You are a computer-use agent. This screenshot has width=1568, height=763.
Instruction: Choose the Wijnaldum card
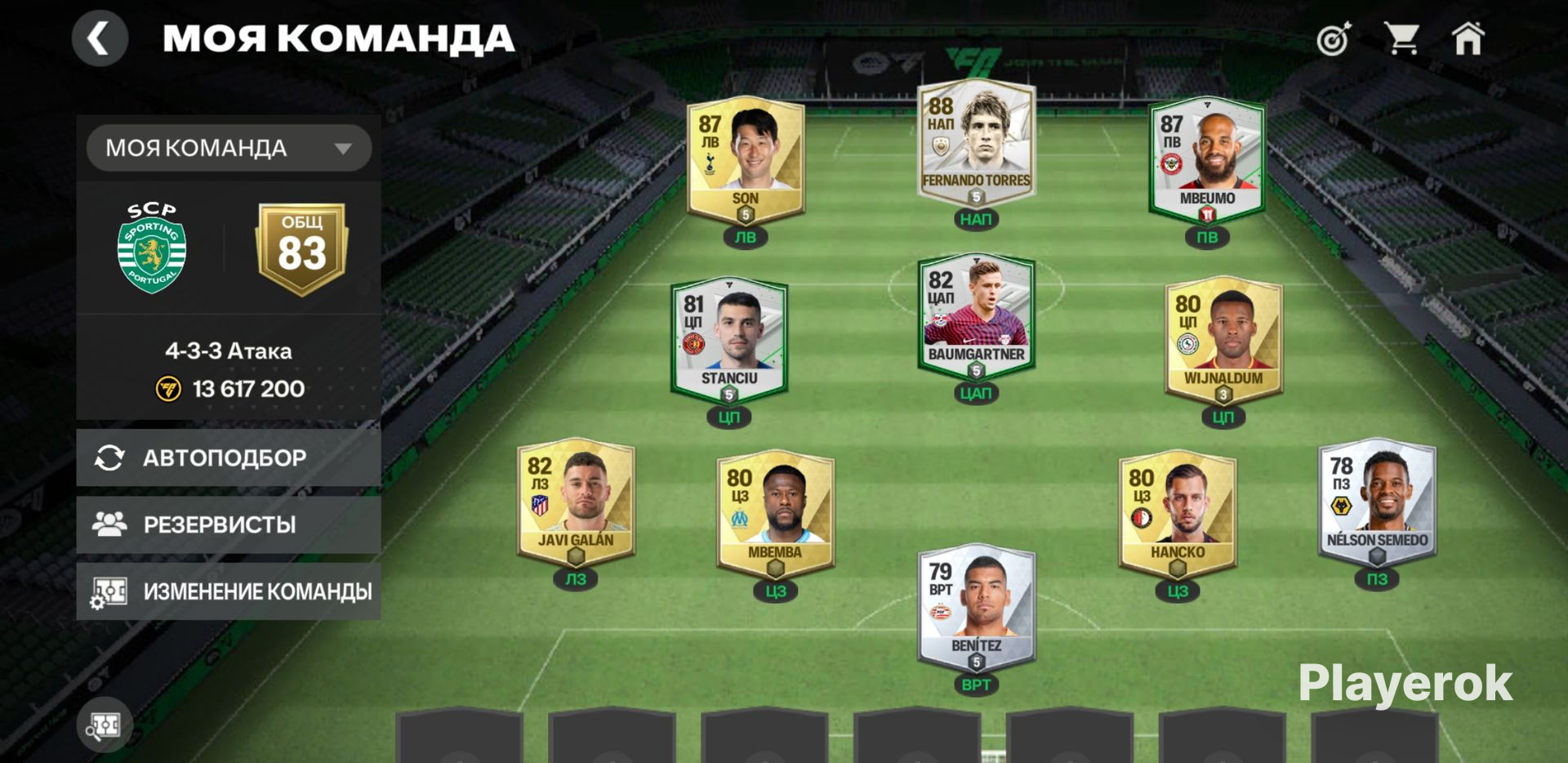1223,341
